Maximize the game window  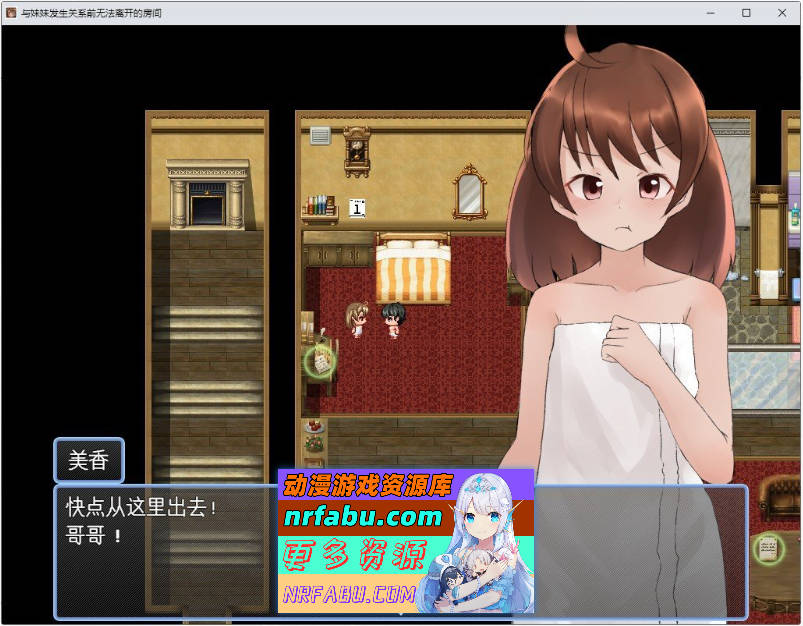746,13
